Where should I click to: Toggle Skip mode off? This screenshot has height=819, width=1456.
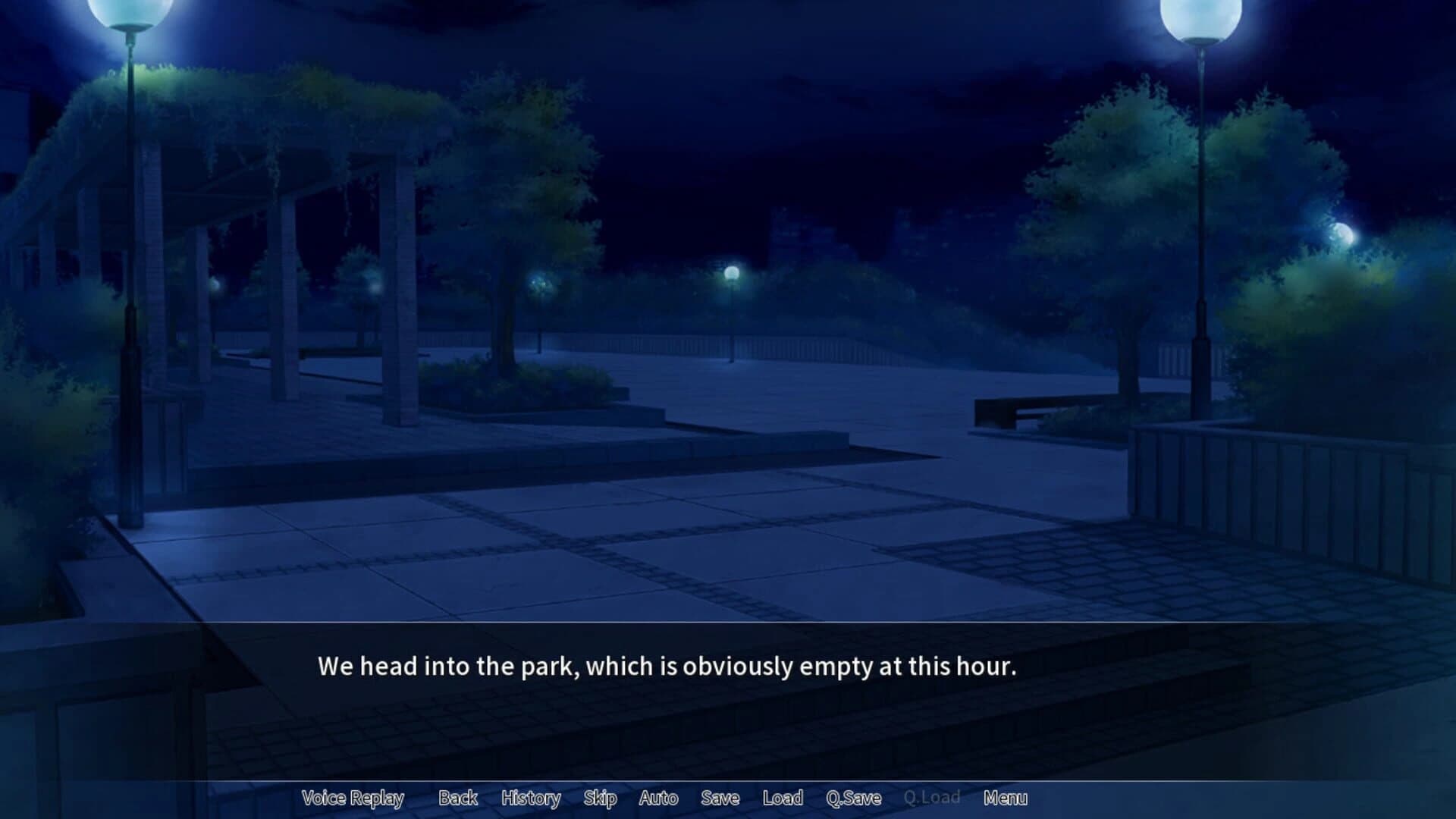coord(600,798)
